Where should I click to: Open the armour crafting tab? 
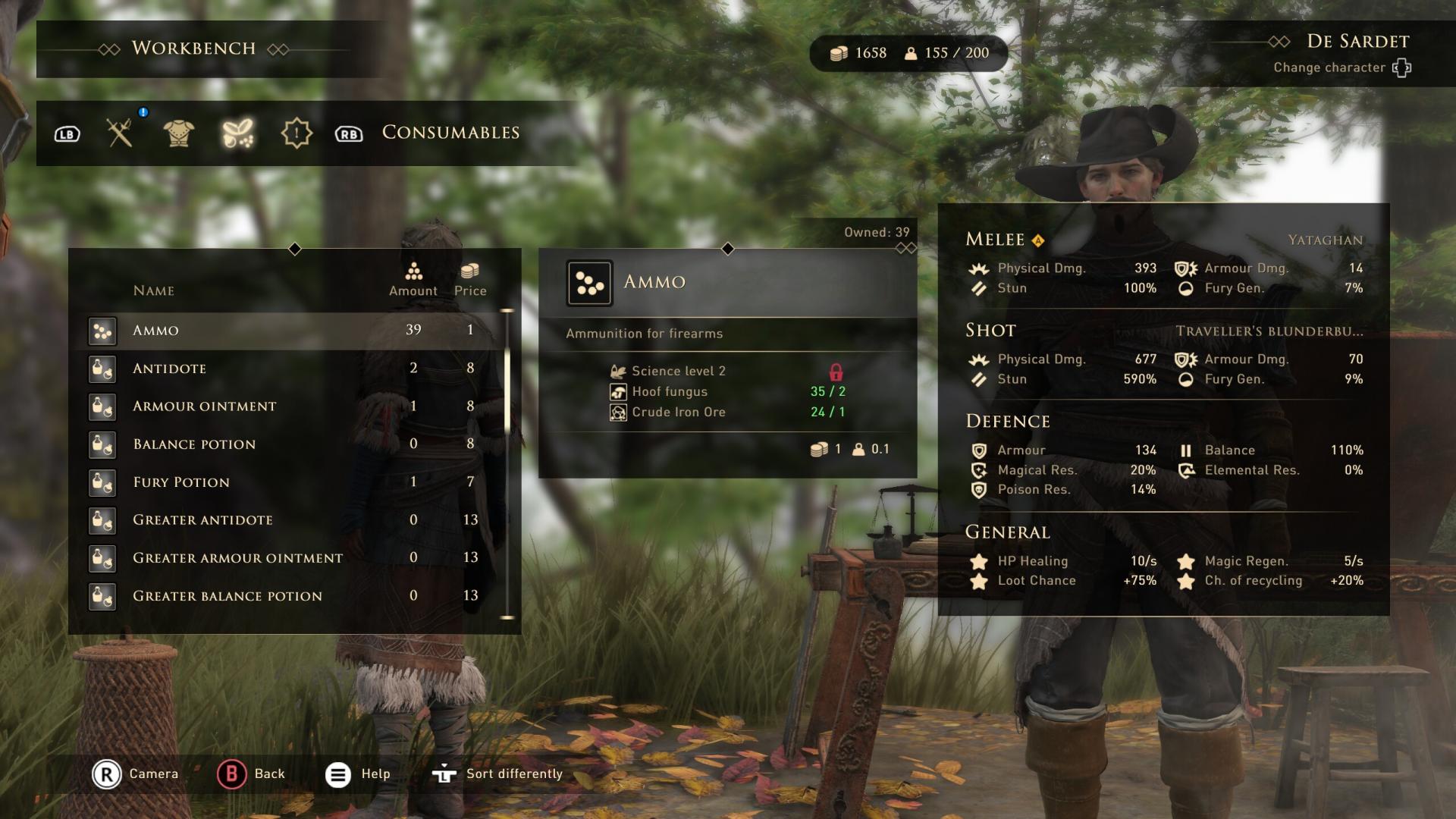pos(179,133)
